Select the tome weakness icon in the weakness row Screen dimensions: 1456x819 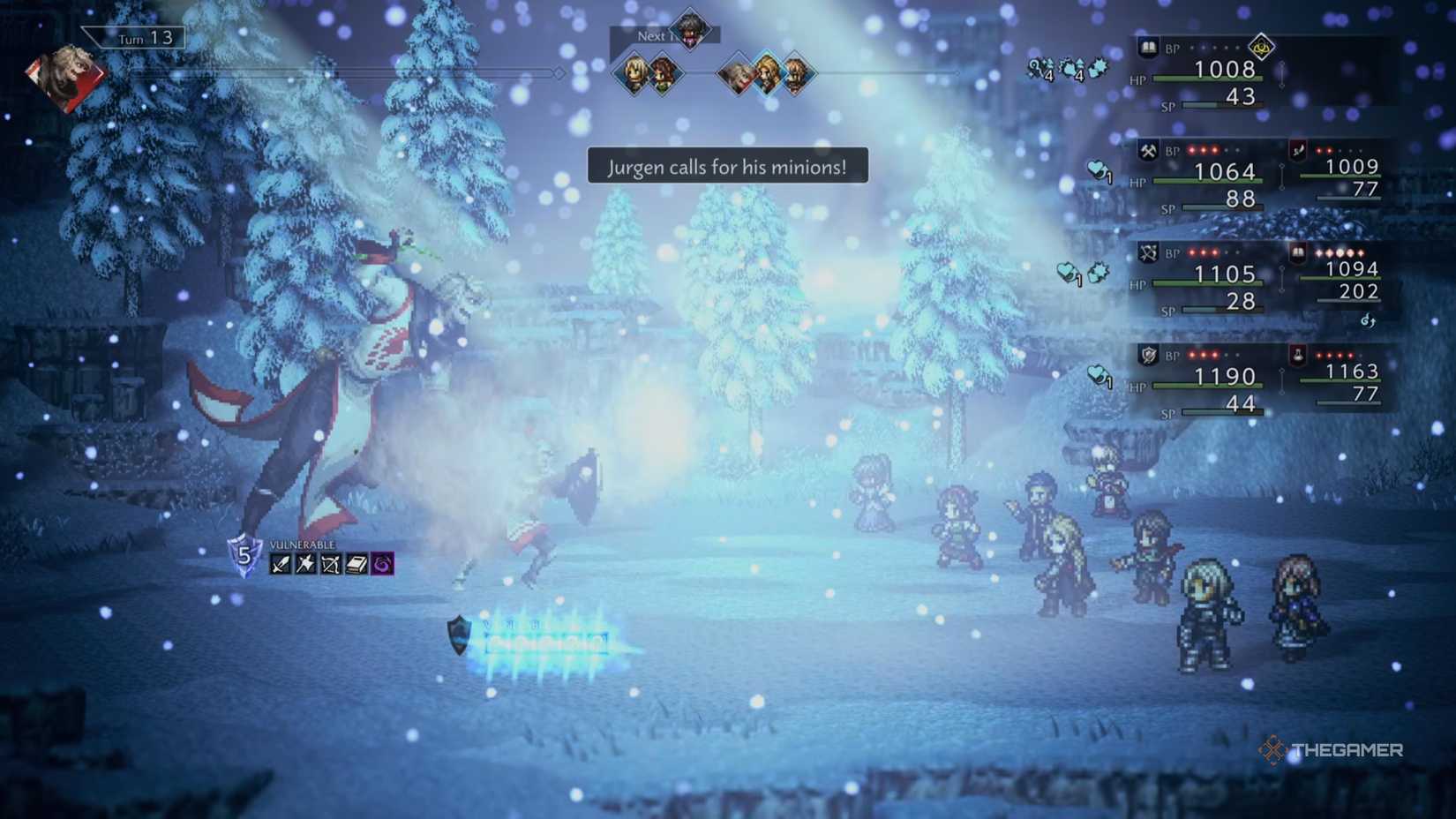click(x=355, y=563)
